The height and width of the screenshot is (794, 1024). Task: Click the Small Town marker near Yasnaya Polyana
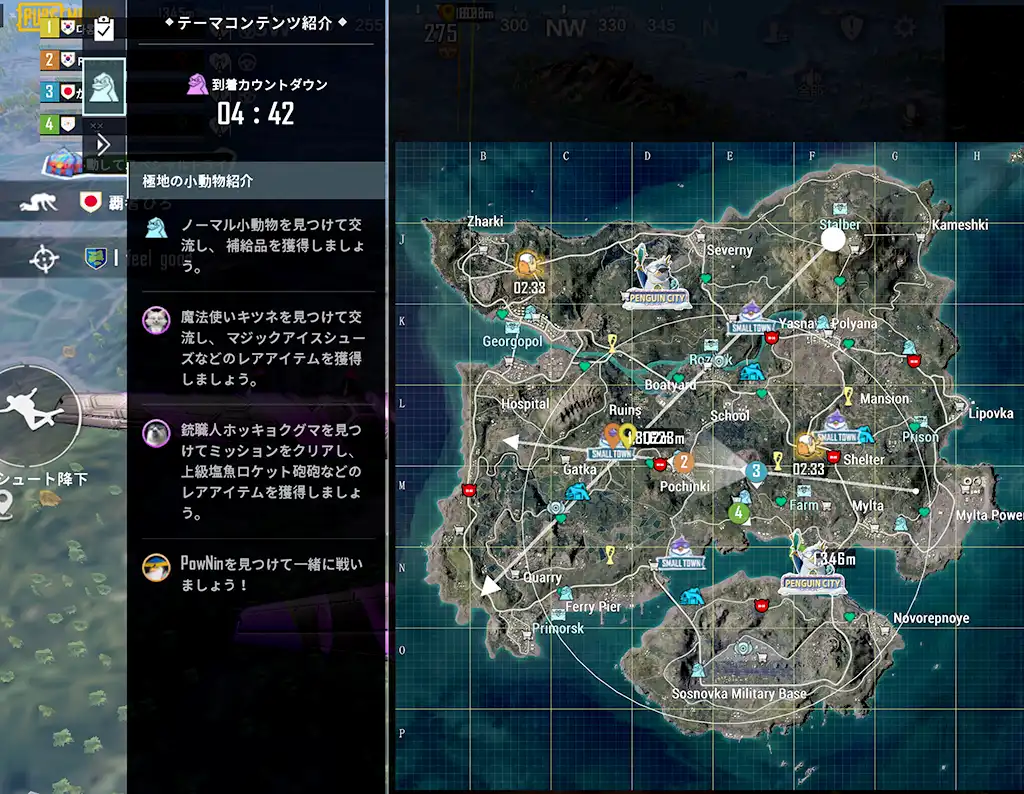click(x=753, y=316)
